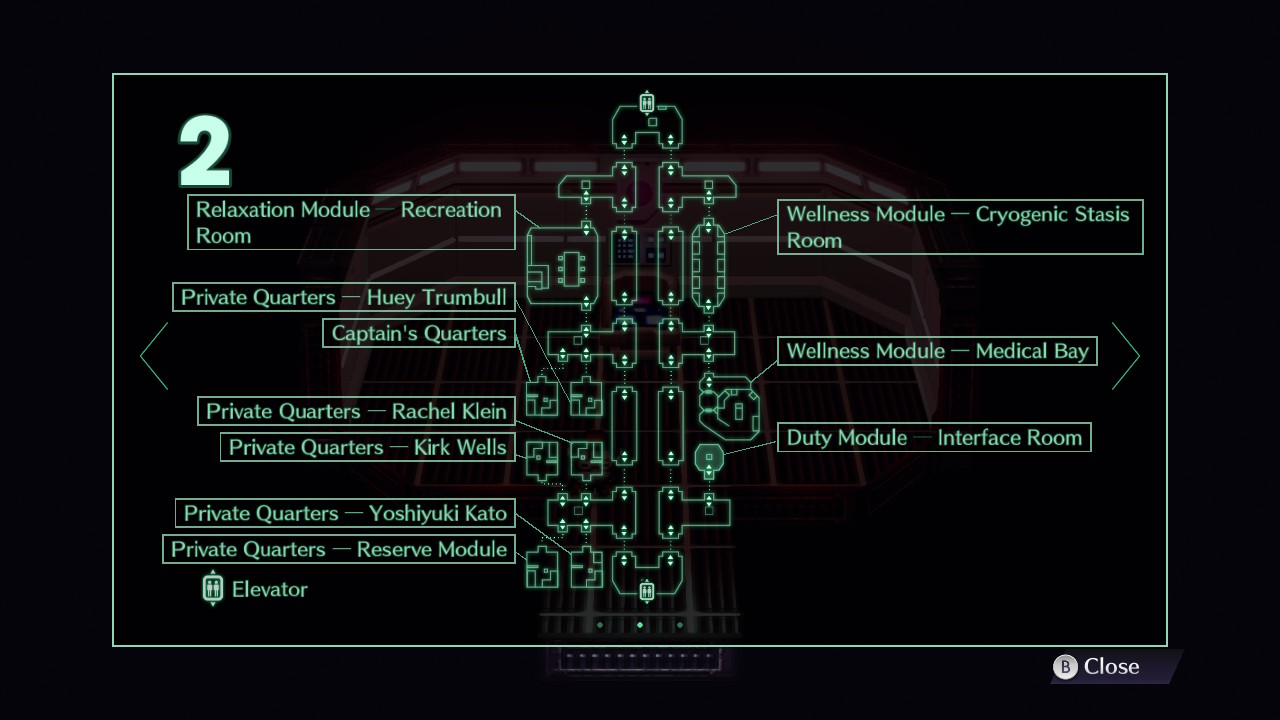Select the Captain's Quarters room on the map
Image resolution: width=1280 pixels, height=720 pixels.
[585, 400]
